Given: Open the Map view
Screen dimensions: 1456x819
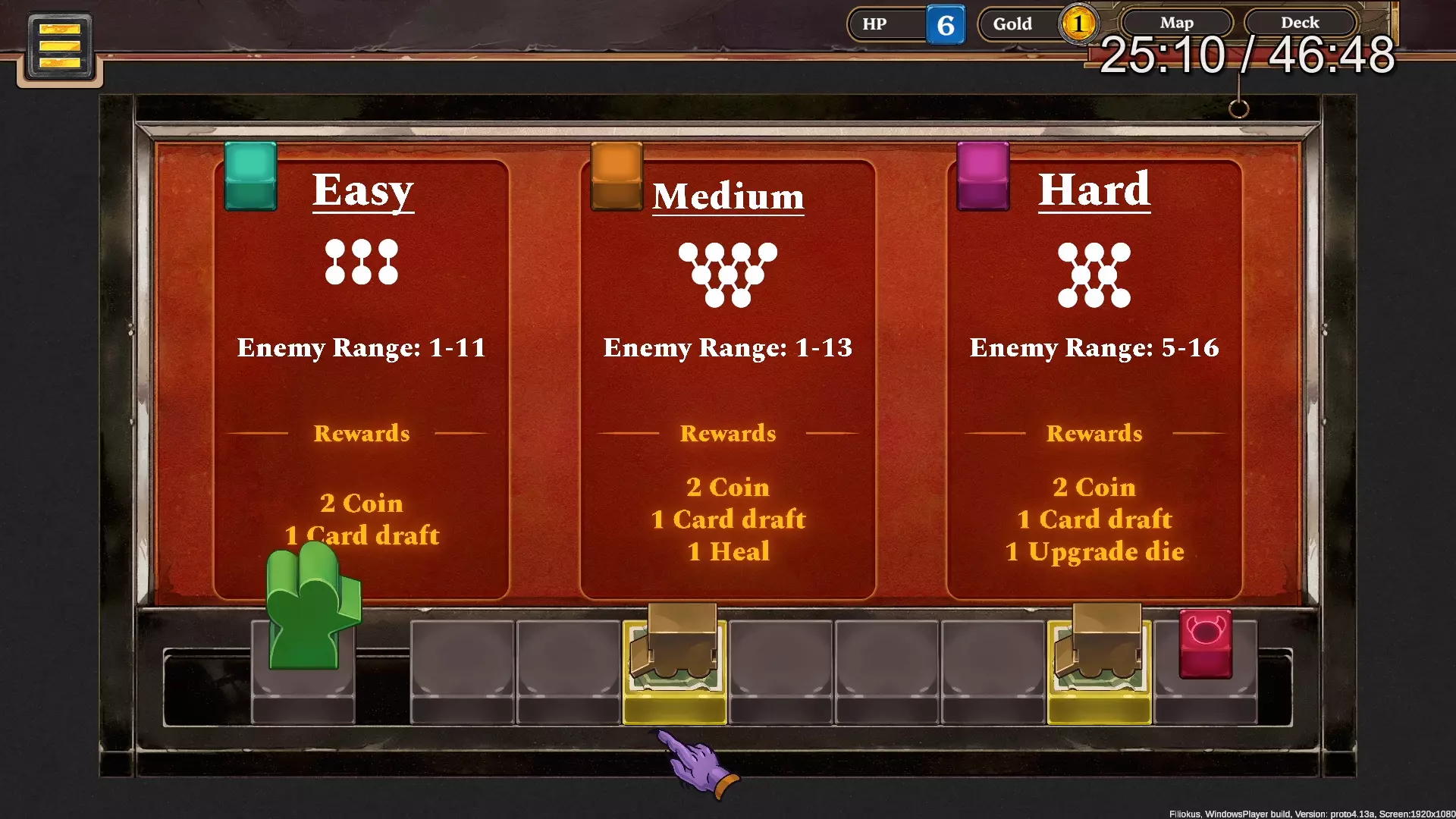Looking at the screenshot, I should coord(1176,23).
